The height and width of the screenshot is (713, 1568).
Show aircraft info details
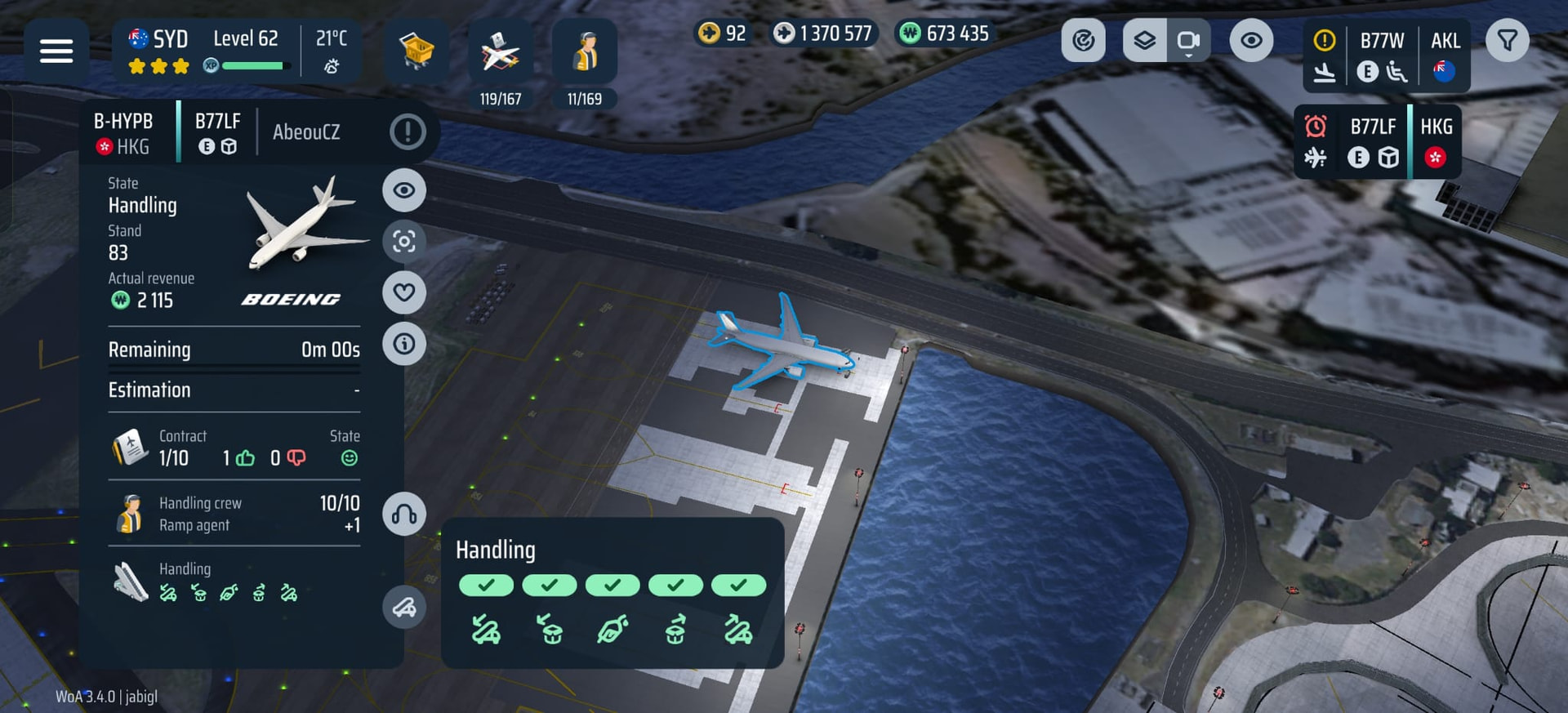[404, 344]
